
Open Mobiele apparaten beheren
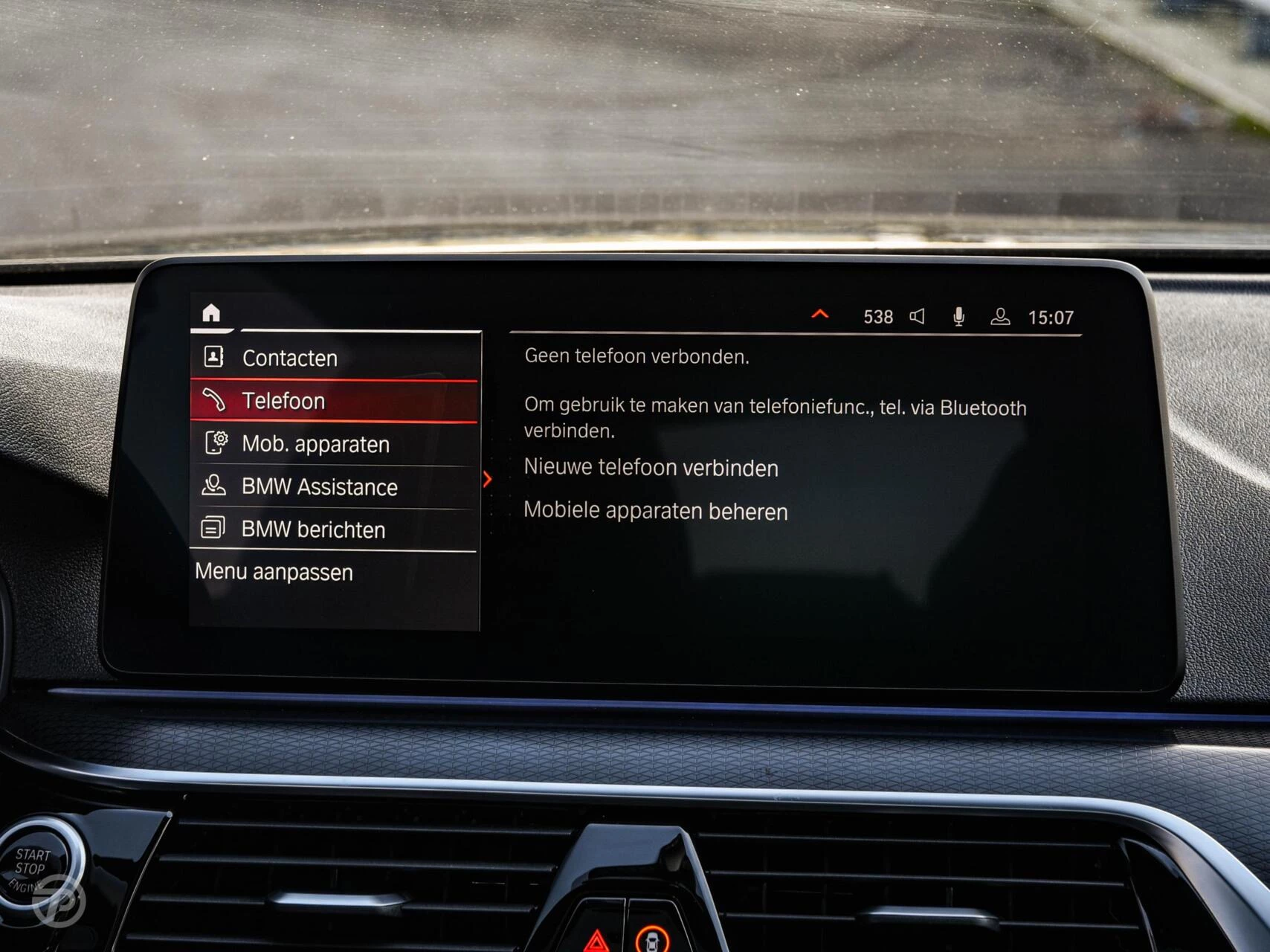[x=657, y=511]
